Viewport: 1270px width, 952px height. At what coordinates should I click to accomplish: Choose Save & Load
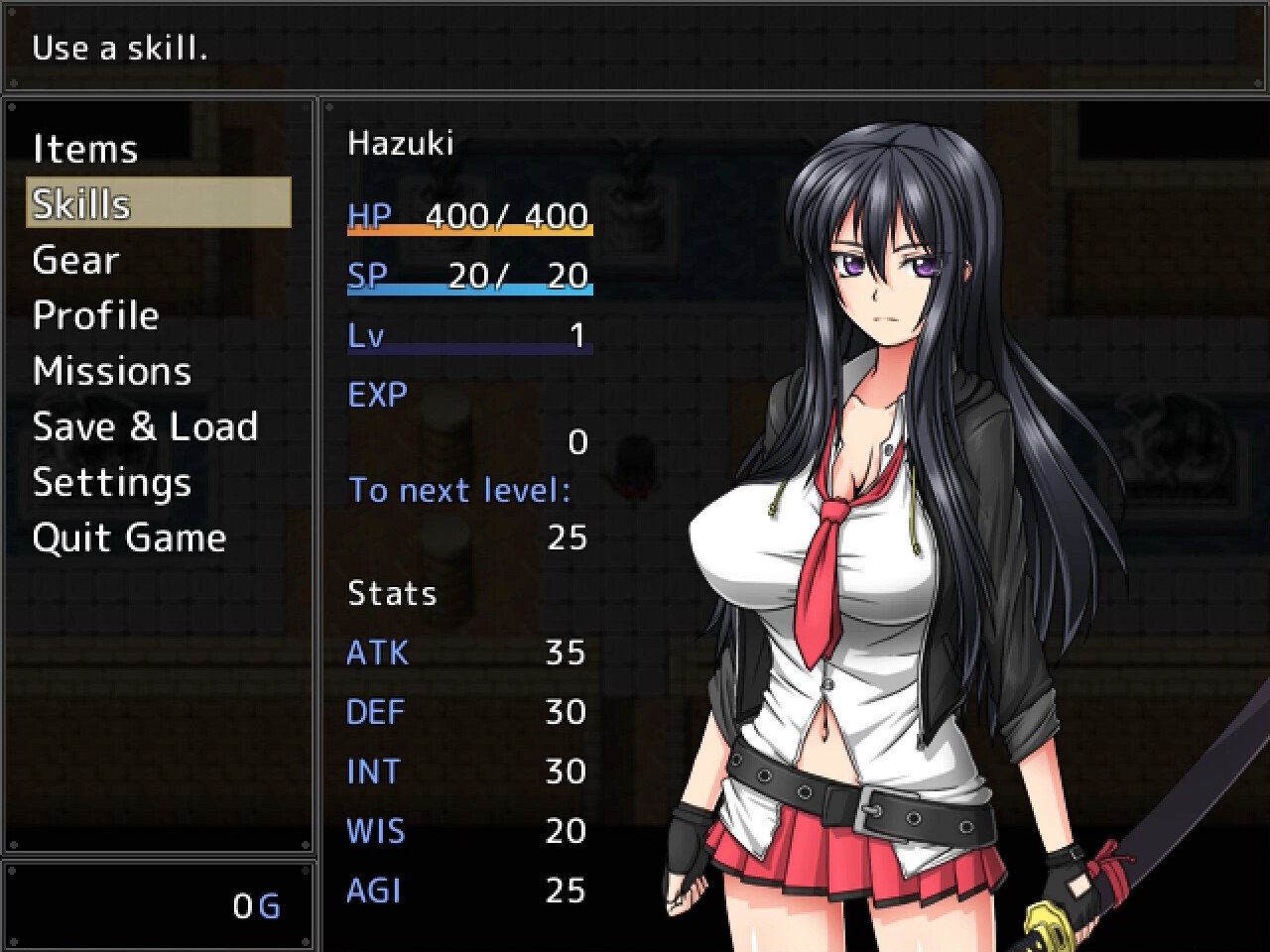coord(145,426)
